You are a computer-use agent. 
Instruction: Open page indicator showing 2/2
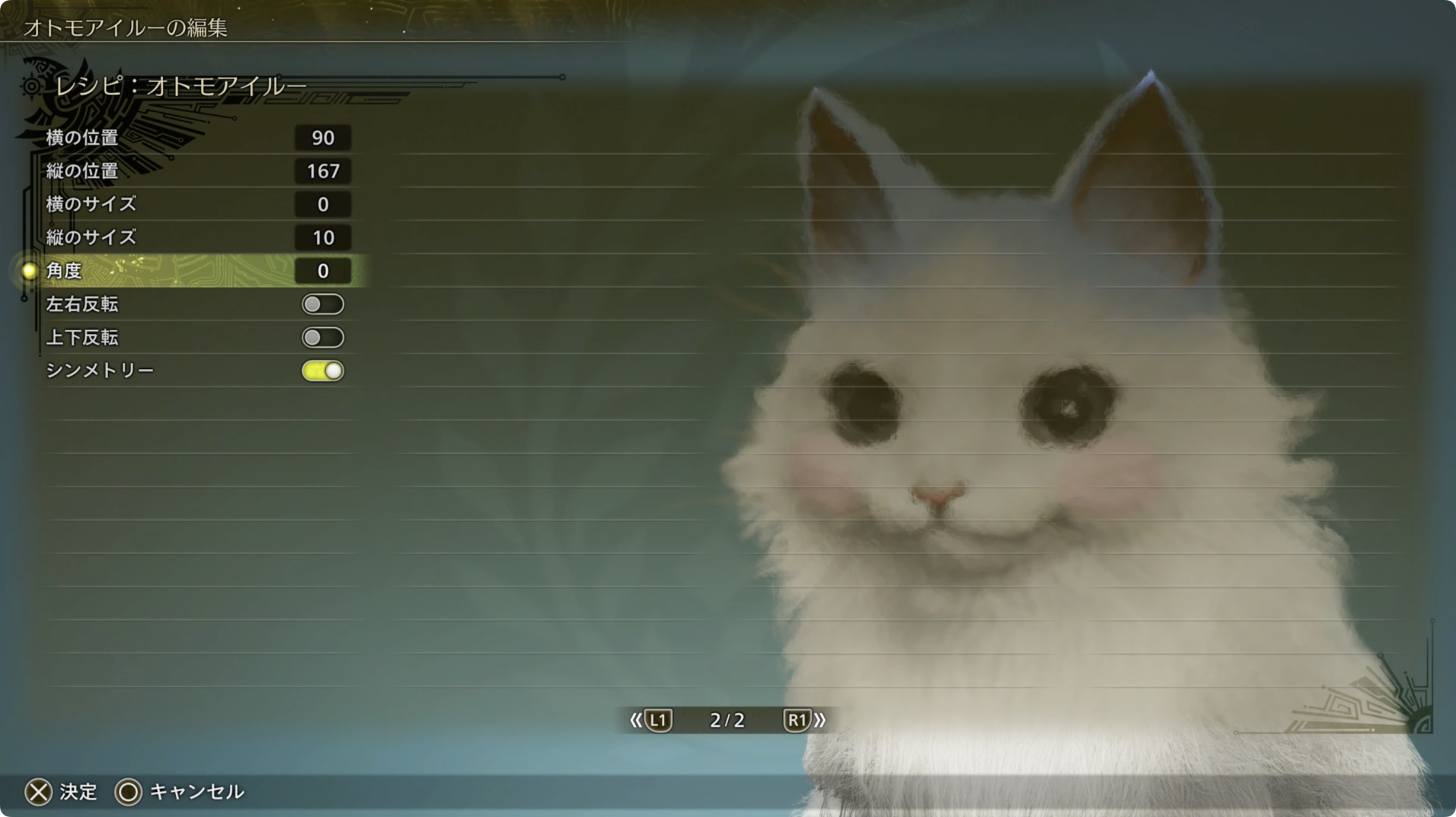click(x=726, y=721)
